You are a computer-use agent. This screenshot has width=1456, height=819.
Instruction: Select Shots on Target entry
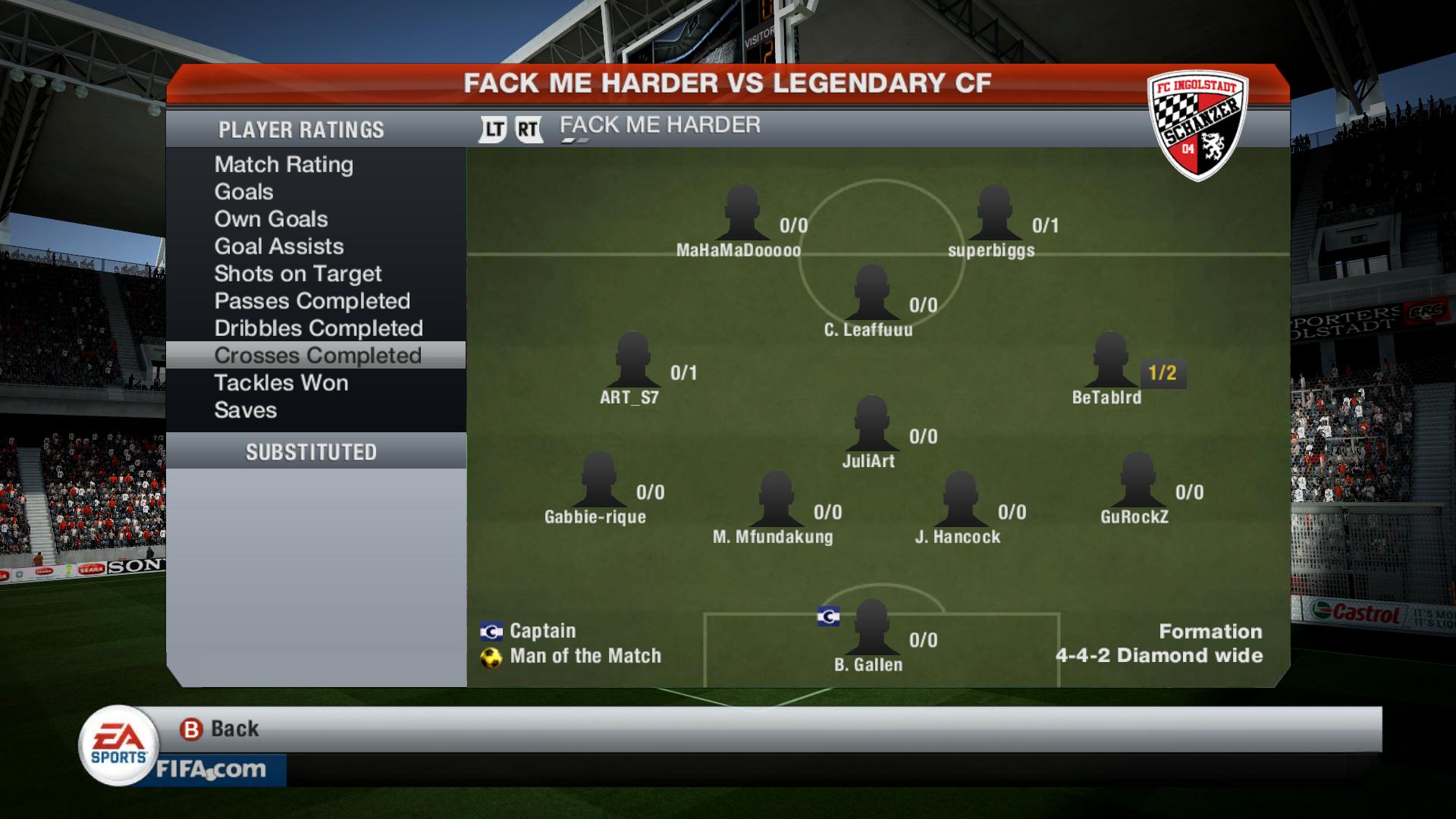click(x=297, y=274)
